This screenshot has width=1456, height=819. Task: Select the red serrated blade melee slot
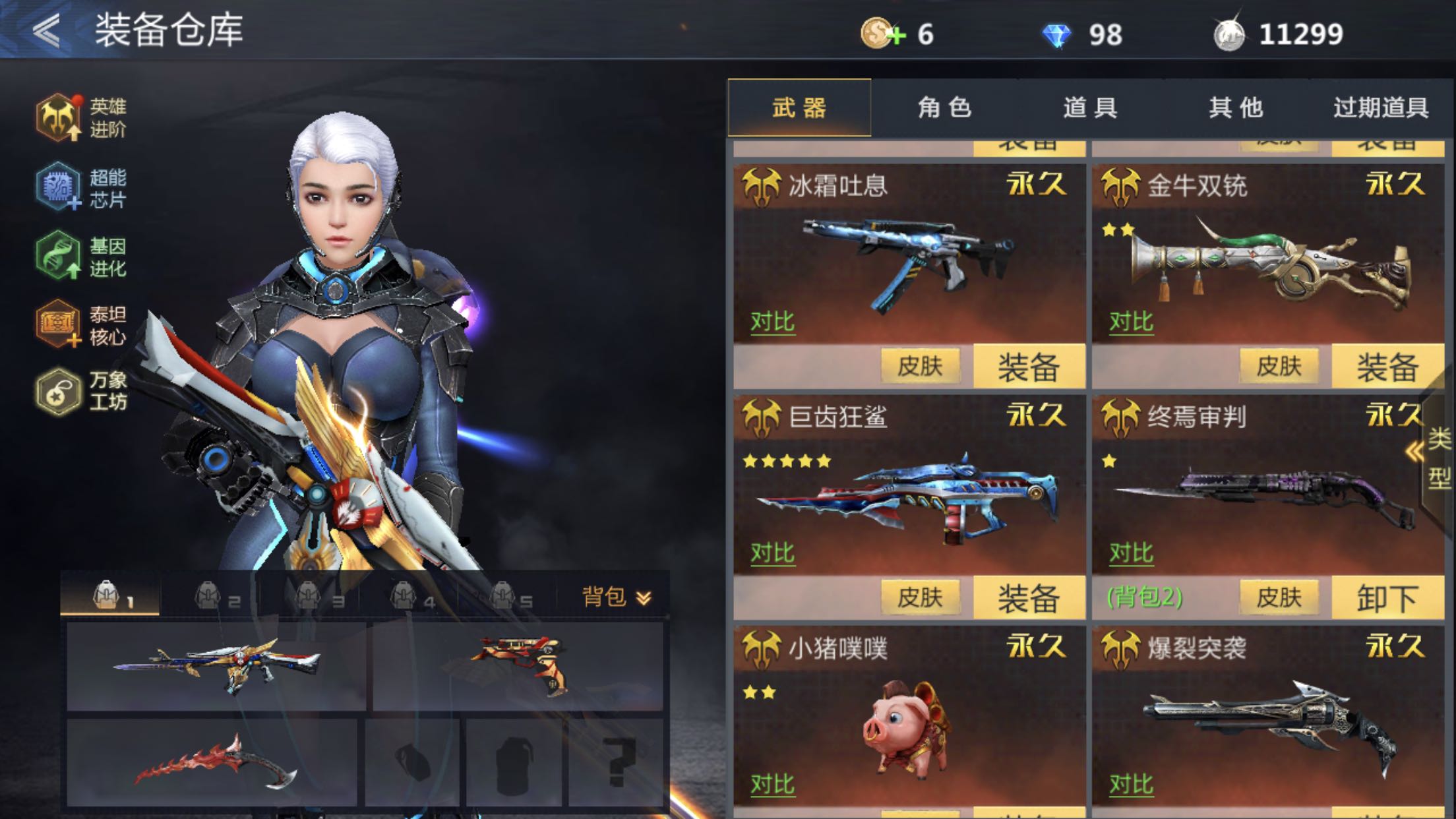tap(212, 763)
